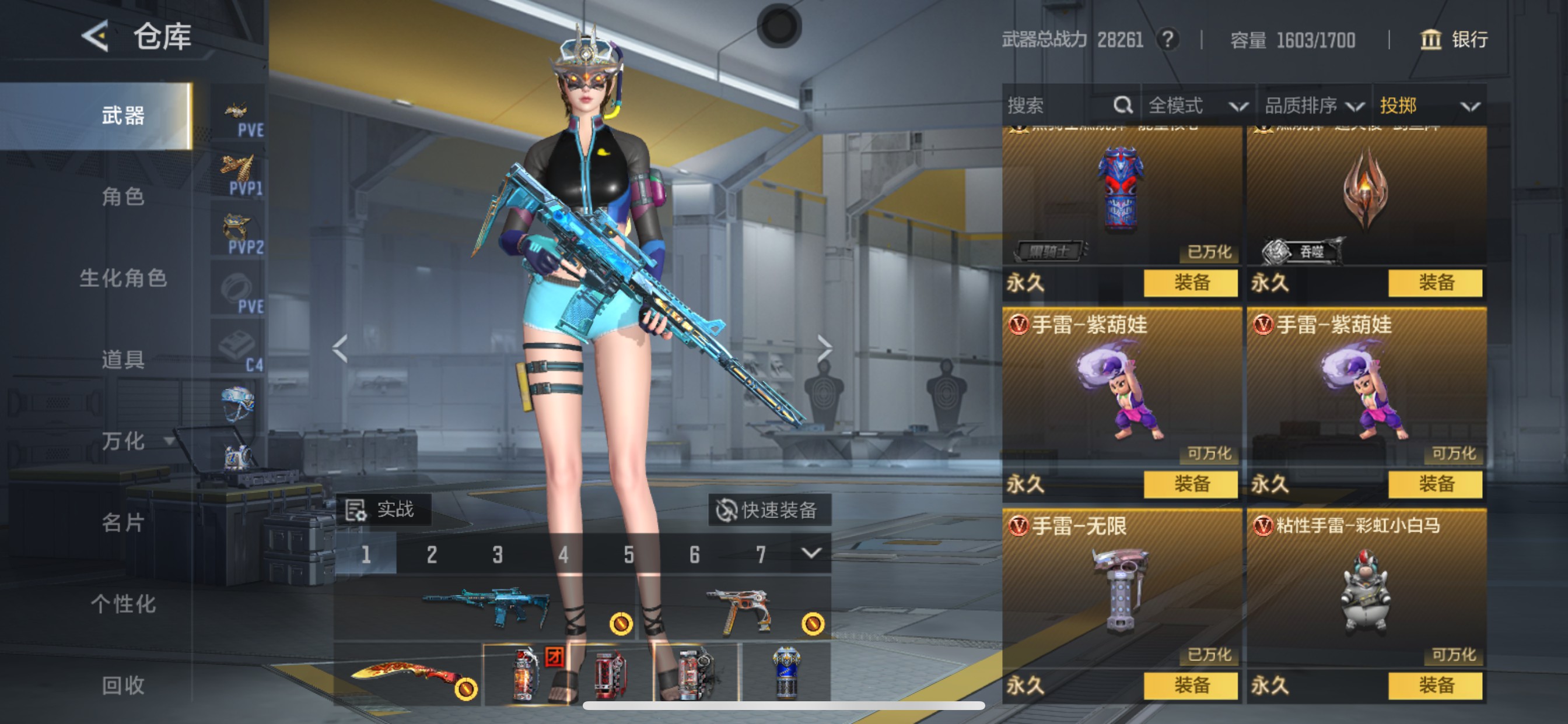Screen dimensions: 1568x724
Task: Equip the 粘性手雷-彩虹小白马 grenade
Action: [x=1436, y=686]
